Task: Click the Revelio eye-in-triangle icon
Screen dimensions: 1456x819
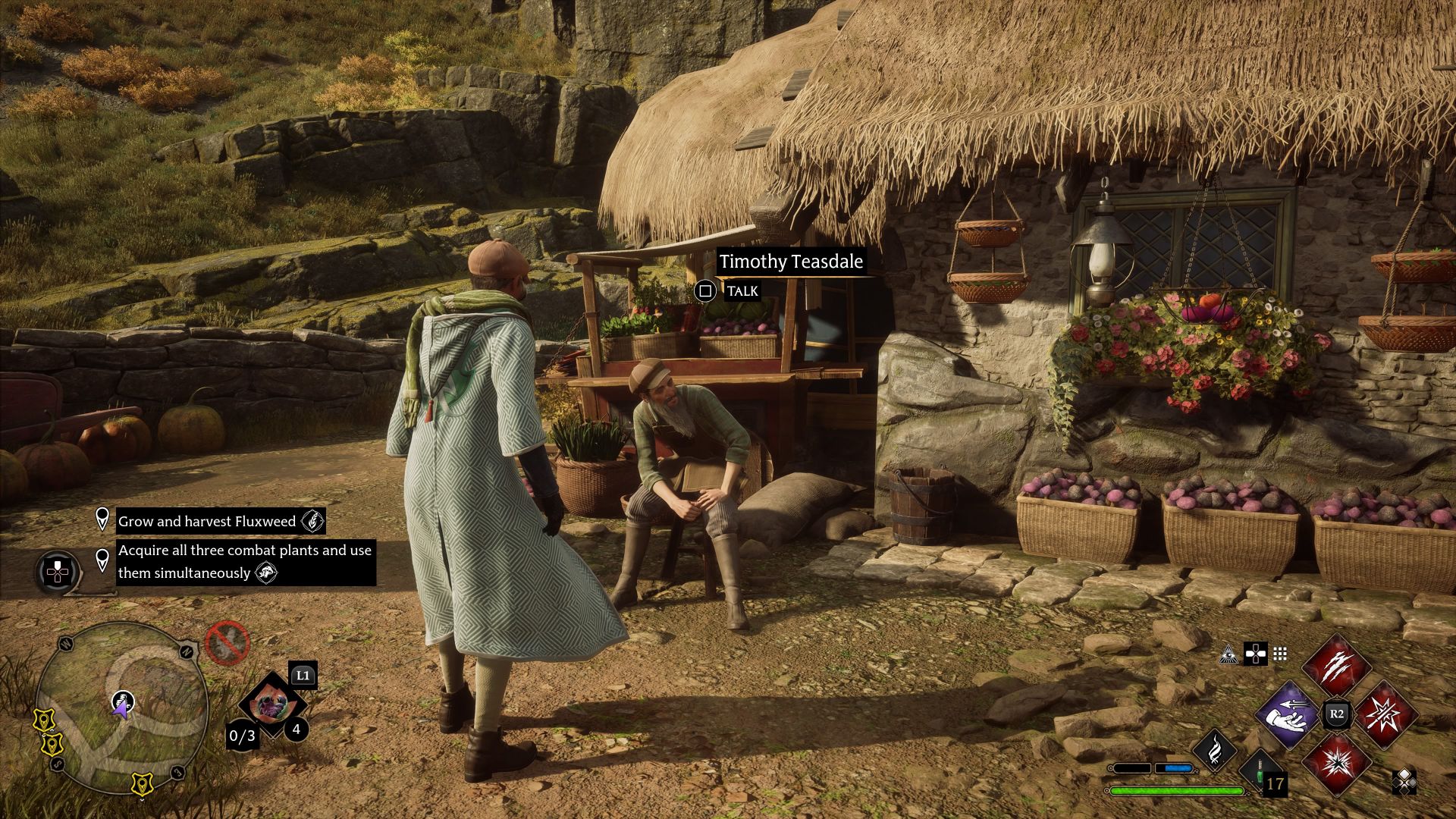Action: (x=1228, y=654)
